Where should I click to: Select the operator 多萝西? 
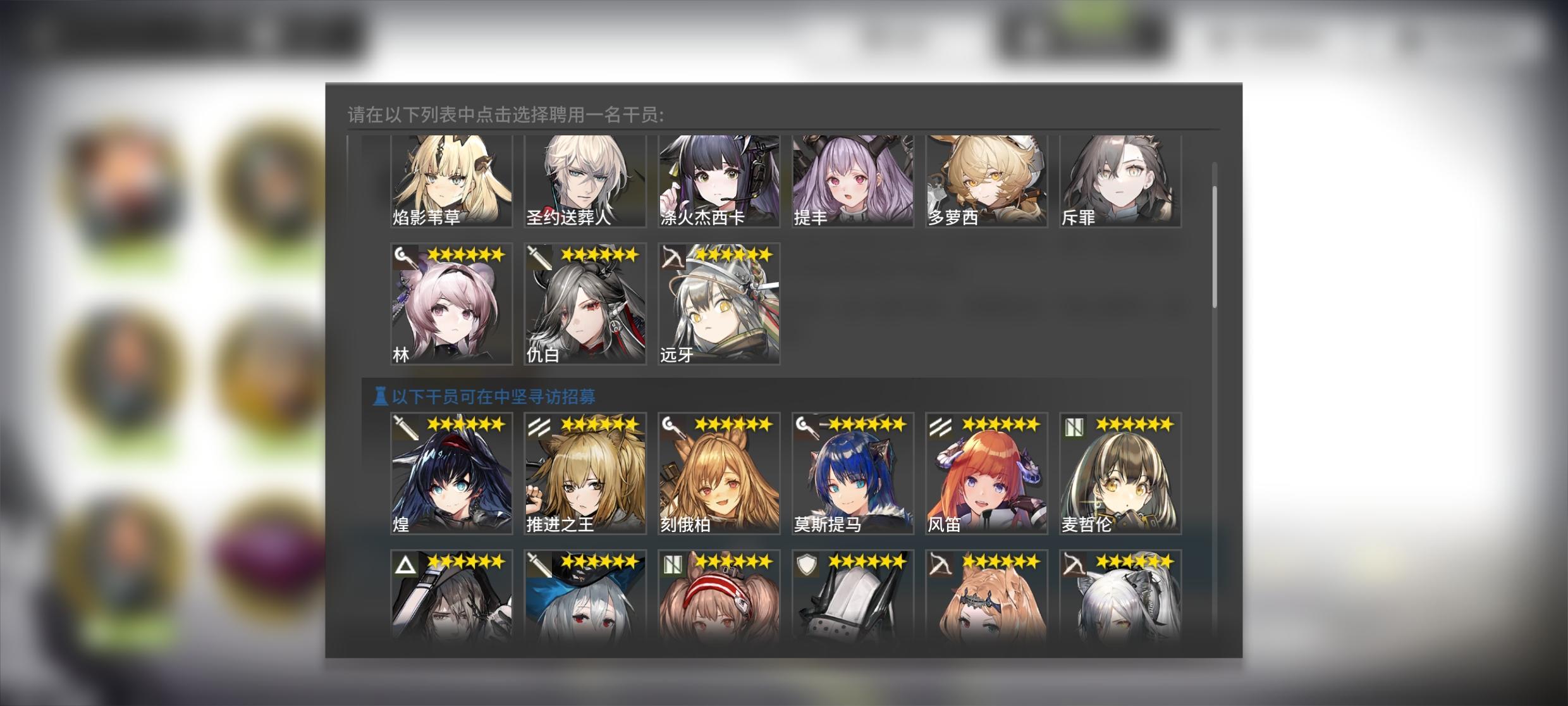tap(985, 180)
